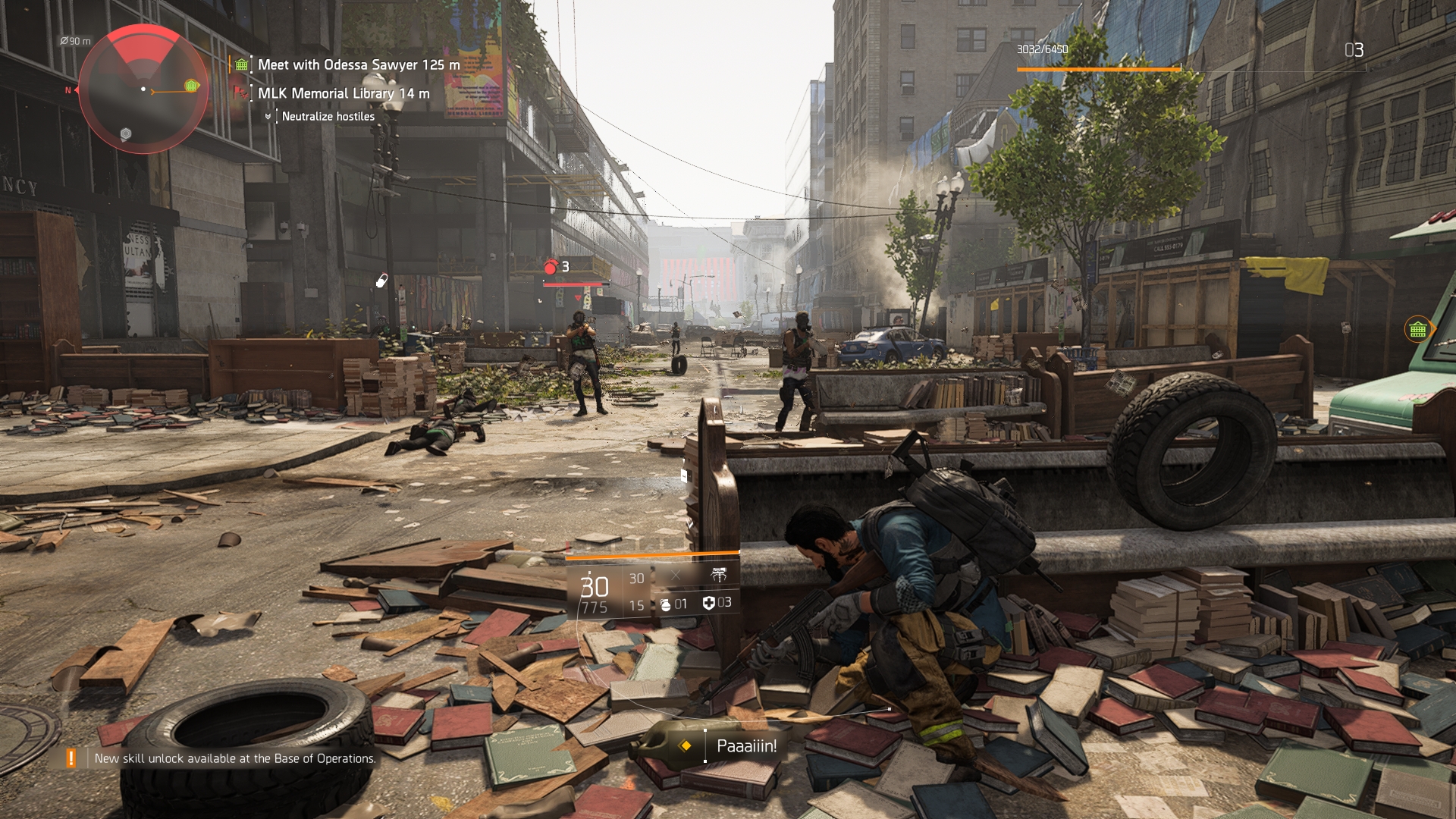Viewport: 1456px width, 819px height.
Task: Activate the drone skill icon
Action: click(x=718, y=576)
